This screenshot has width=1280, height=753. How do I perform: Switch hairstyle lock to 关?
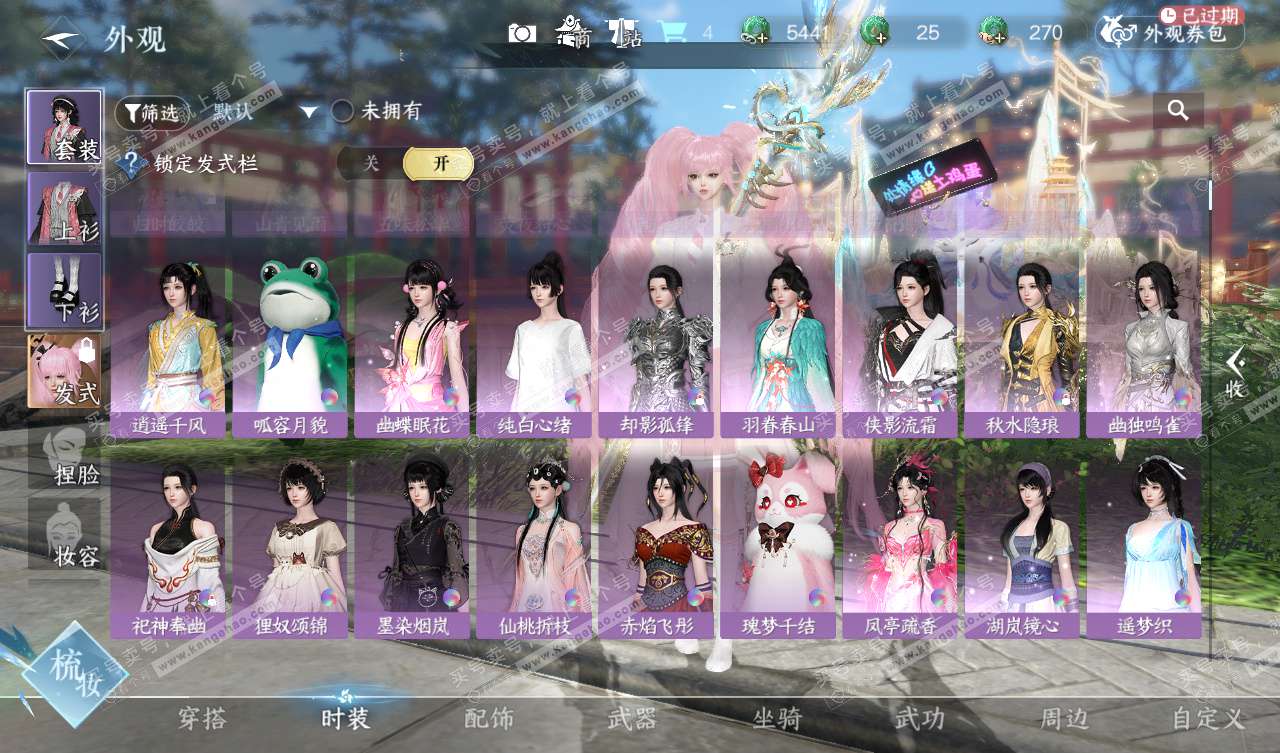[371, 164]
